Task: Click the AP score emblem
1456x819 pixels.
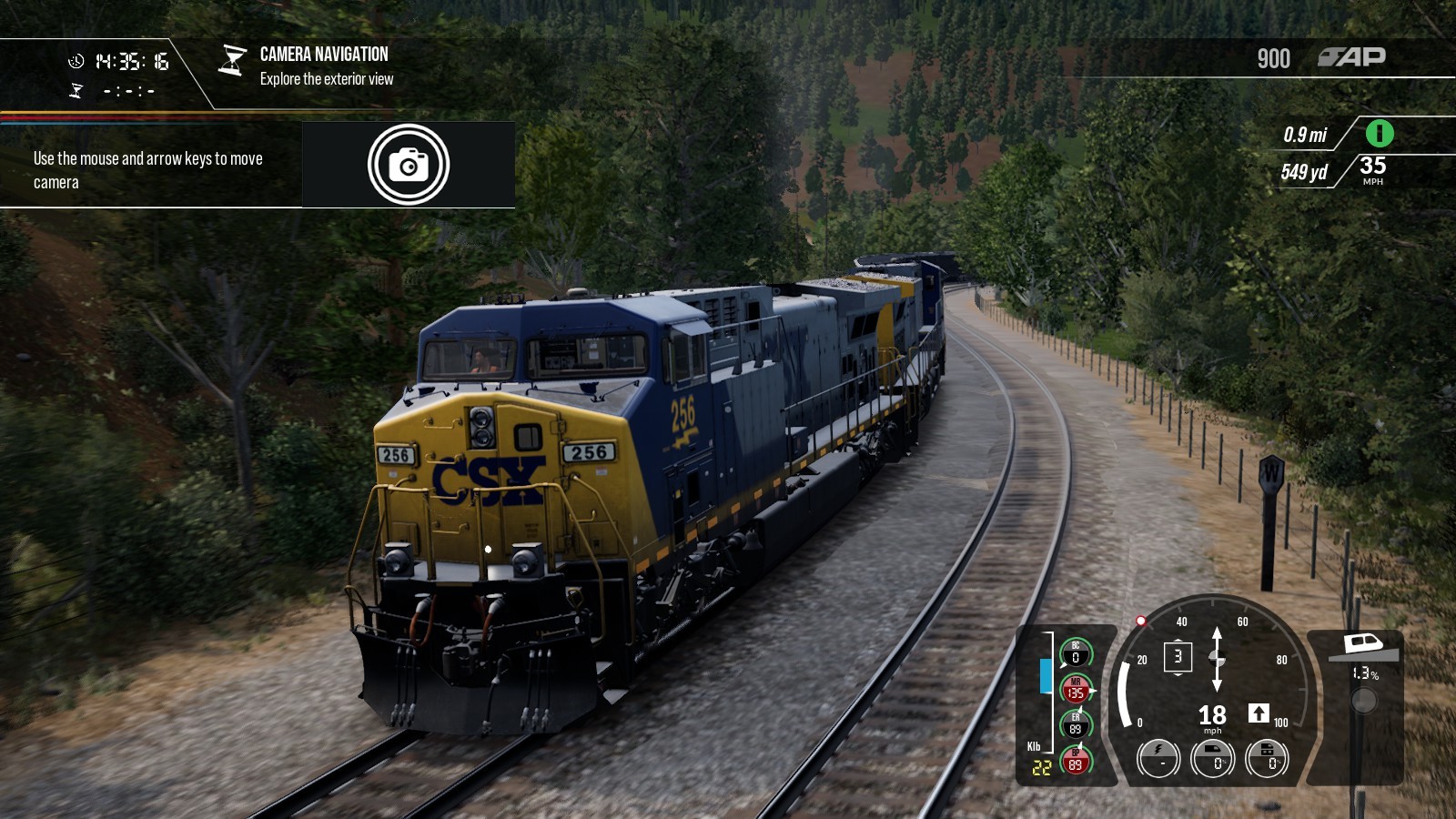Action: (x=1352, y=57)
